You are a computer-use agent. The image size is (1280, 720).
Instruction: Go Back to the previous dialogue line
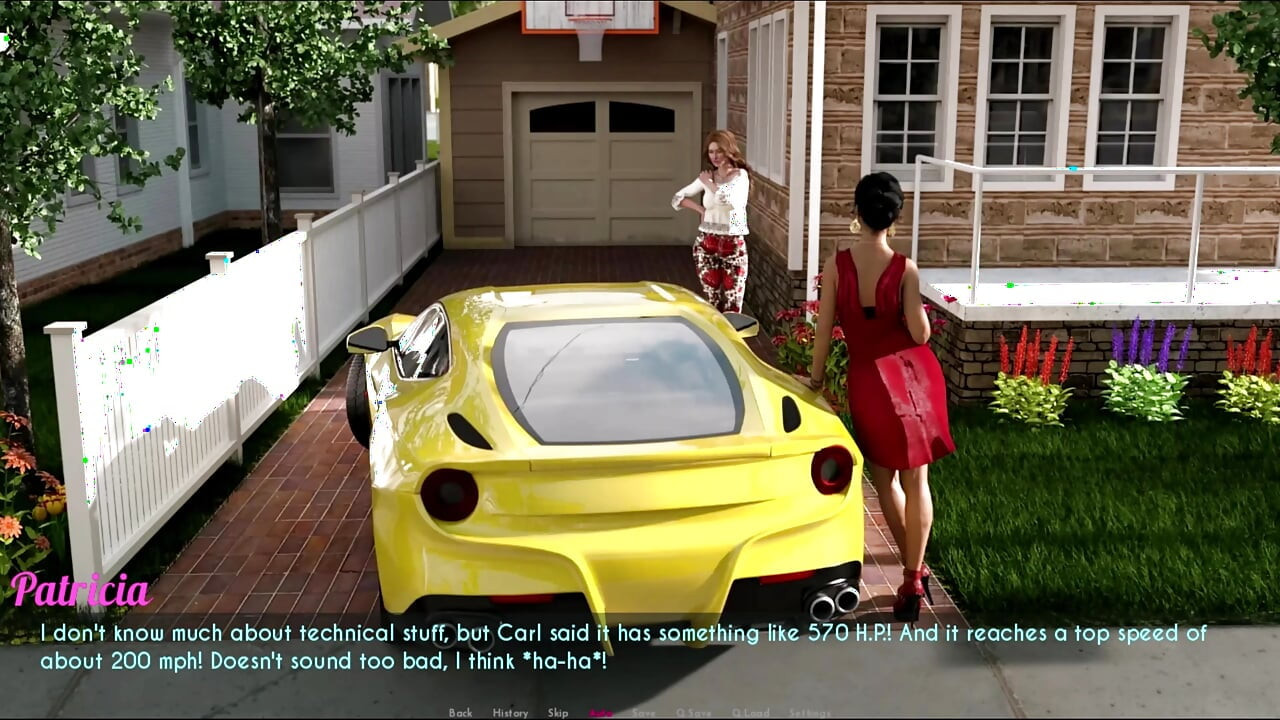[460, 713]
